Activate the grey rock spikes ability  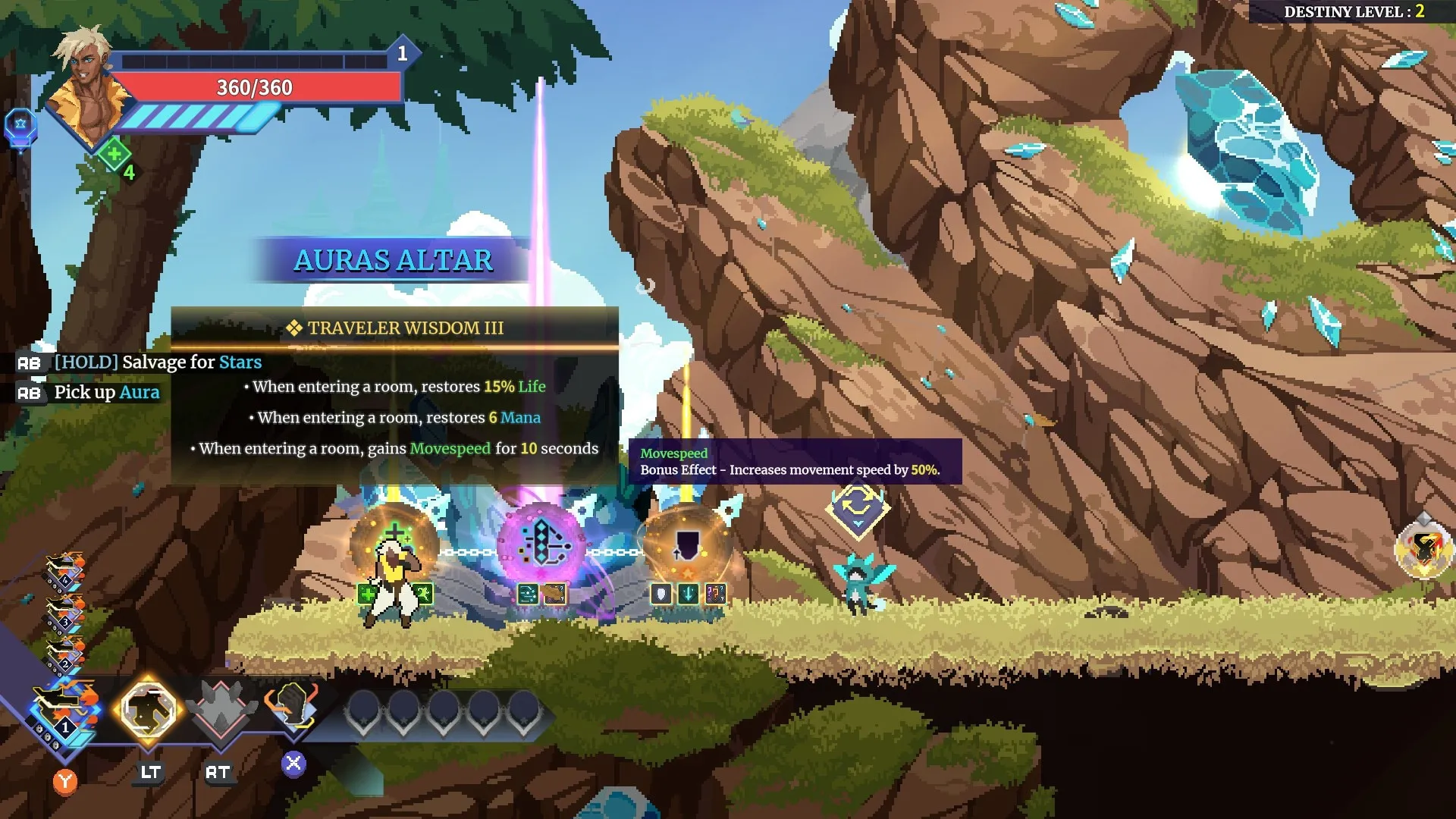click(220, 710)
